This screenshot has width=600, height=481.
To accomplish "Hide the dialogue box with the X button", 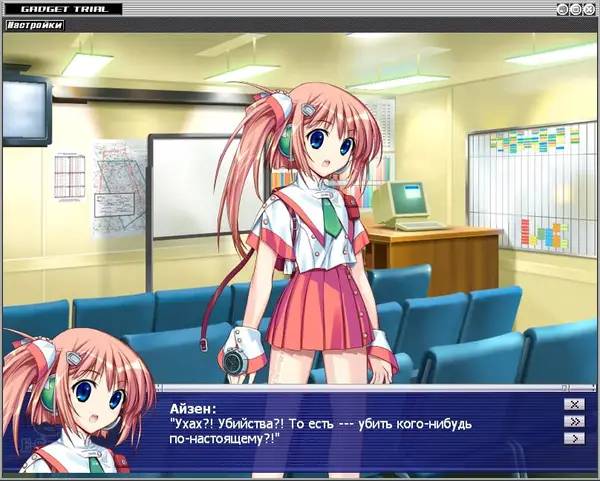I will (573, 404).
